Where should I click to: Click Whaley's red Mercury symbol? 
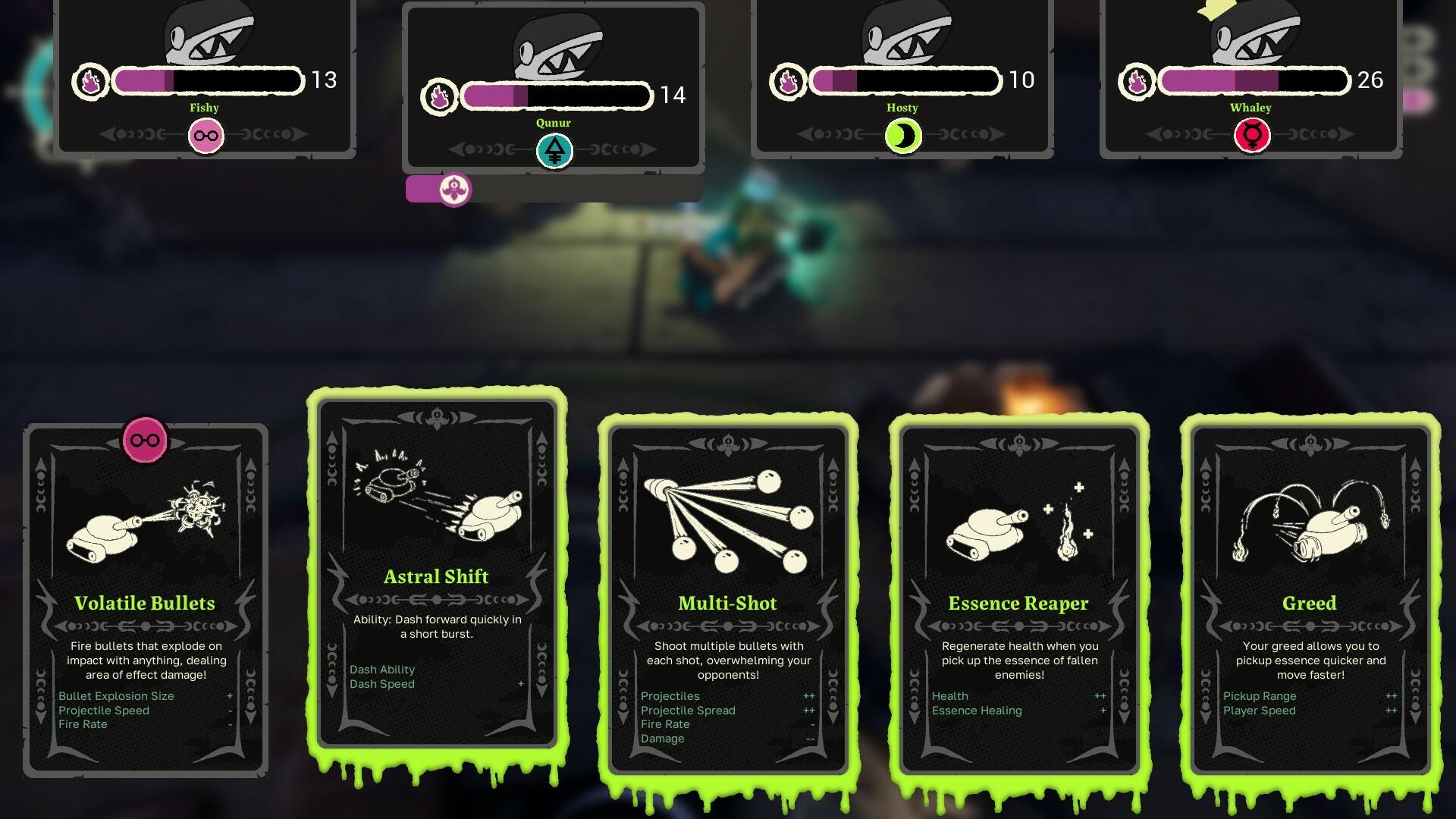[1251, 136]
